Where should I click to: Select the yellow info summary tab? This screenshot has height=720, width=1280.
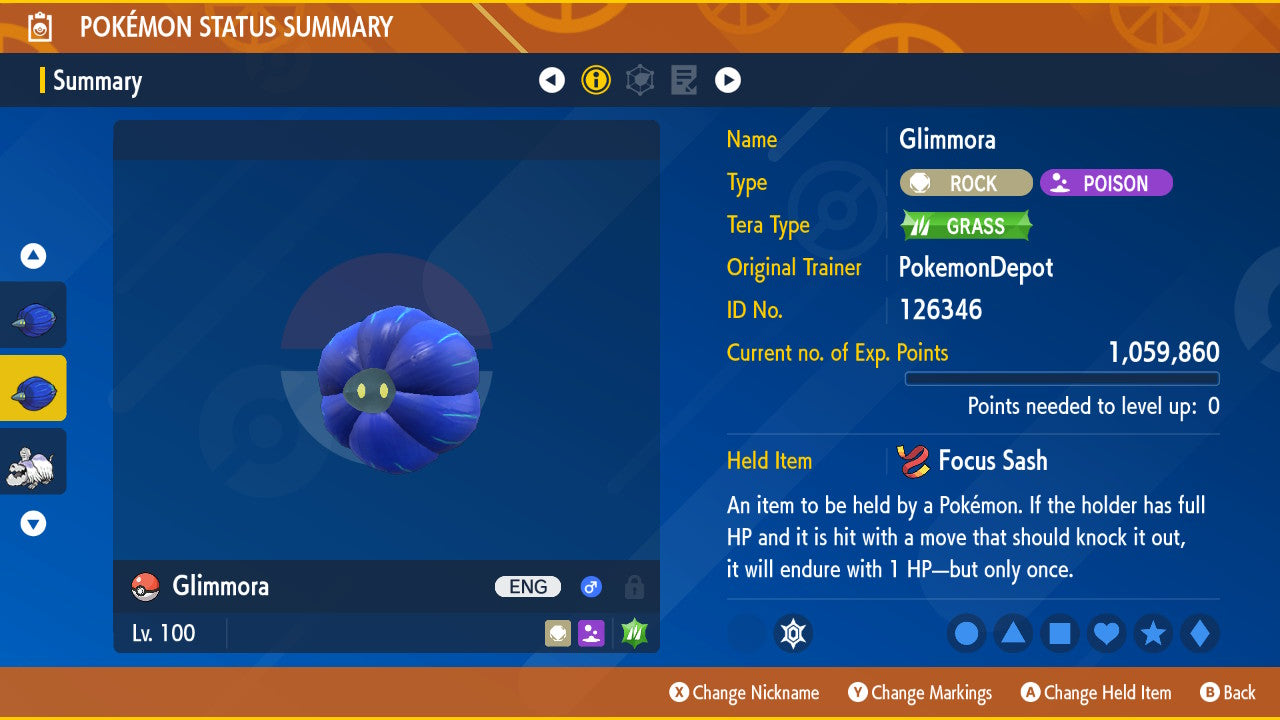tap(596, 80)
